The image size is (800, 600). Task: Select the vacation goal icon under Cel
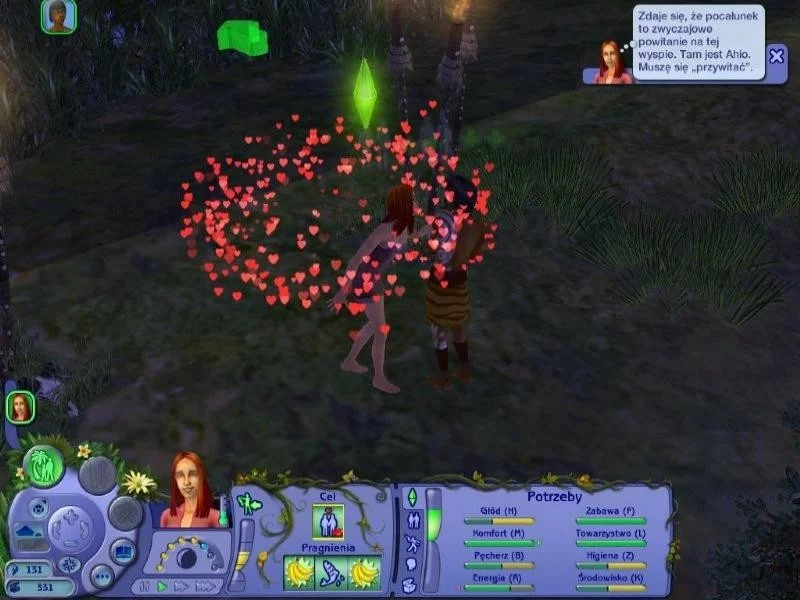329,522
